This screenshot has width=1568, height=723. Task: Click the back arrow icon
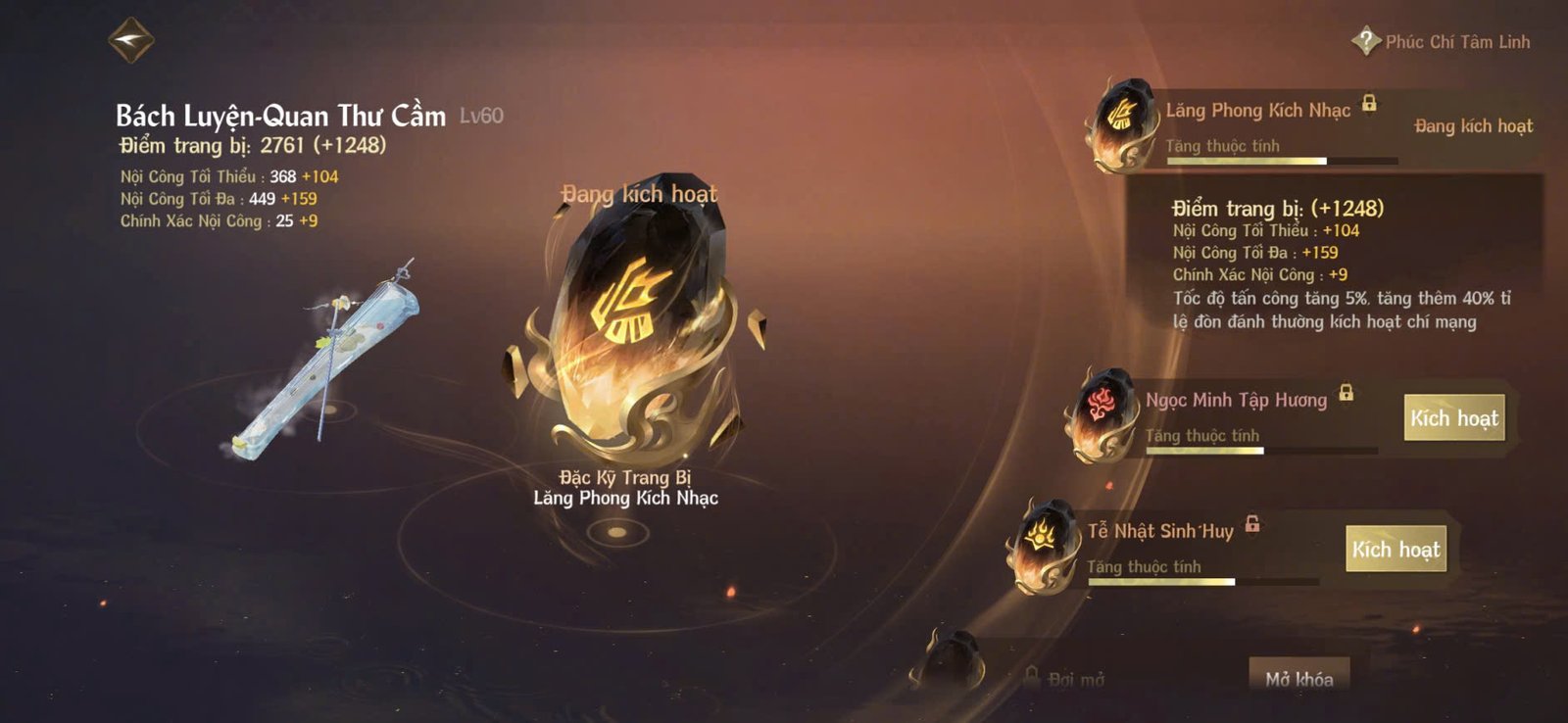[x=132, y=41]
